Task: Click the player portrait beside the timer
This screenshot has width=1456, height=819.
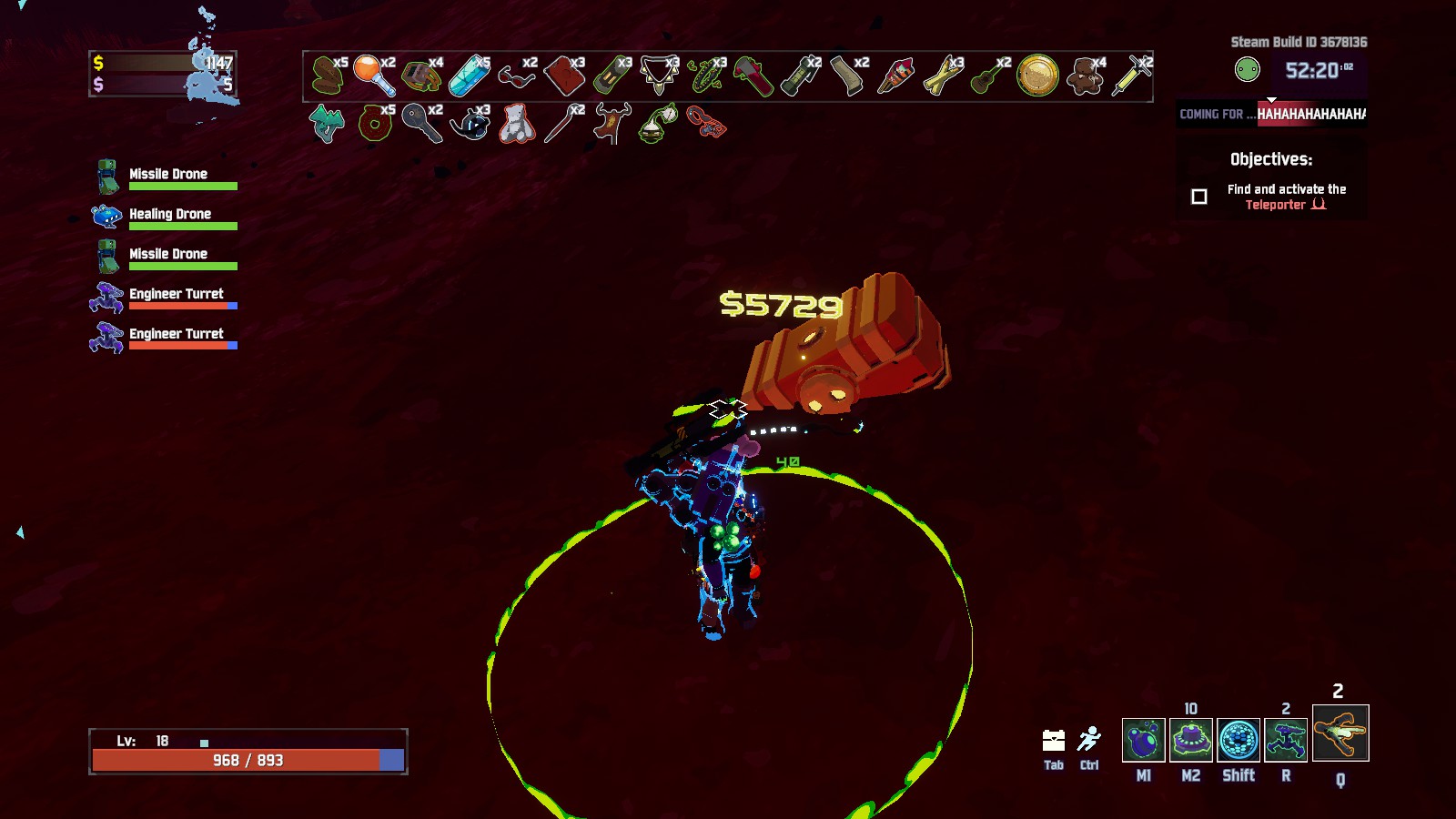Action: point(1248,66)
